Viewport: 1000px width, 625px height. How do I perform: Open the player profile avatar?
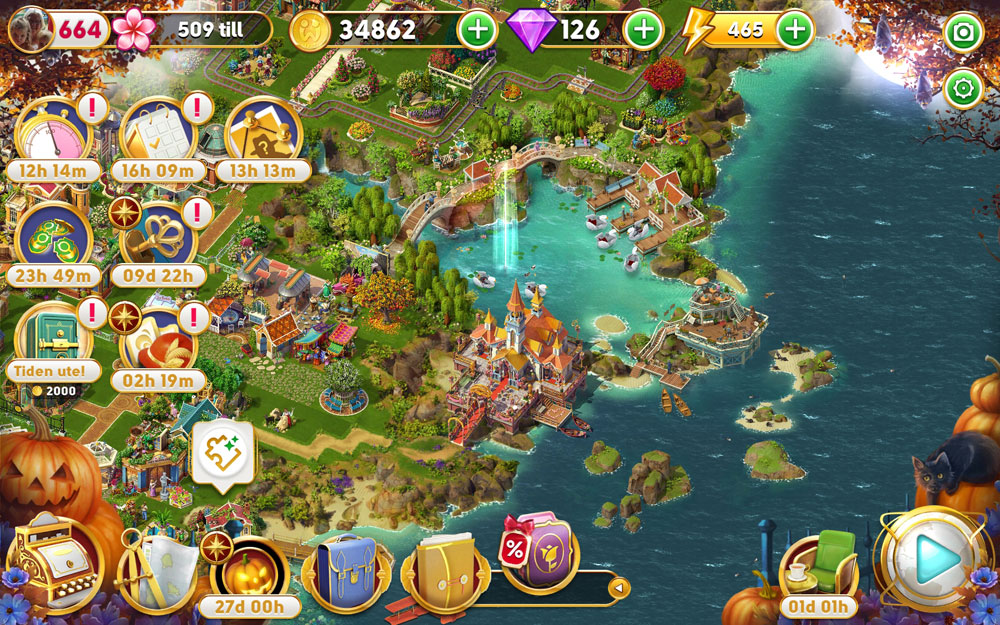click(30, 29)
